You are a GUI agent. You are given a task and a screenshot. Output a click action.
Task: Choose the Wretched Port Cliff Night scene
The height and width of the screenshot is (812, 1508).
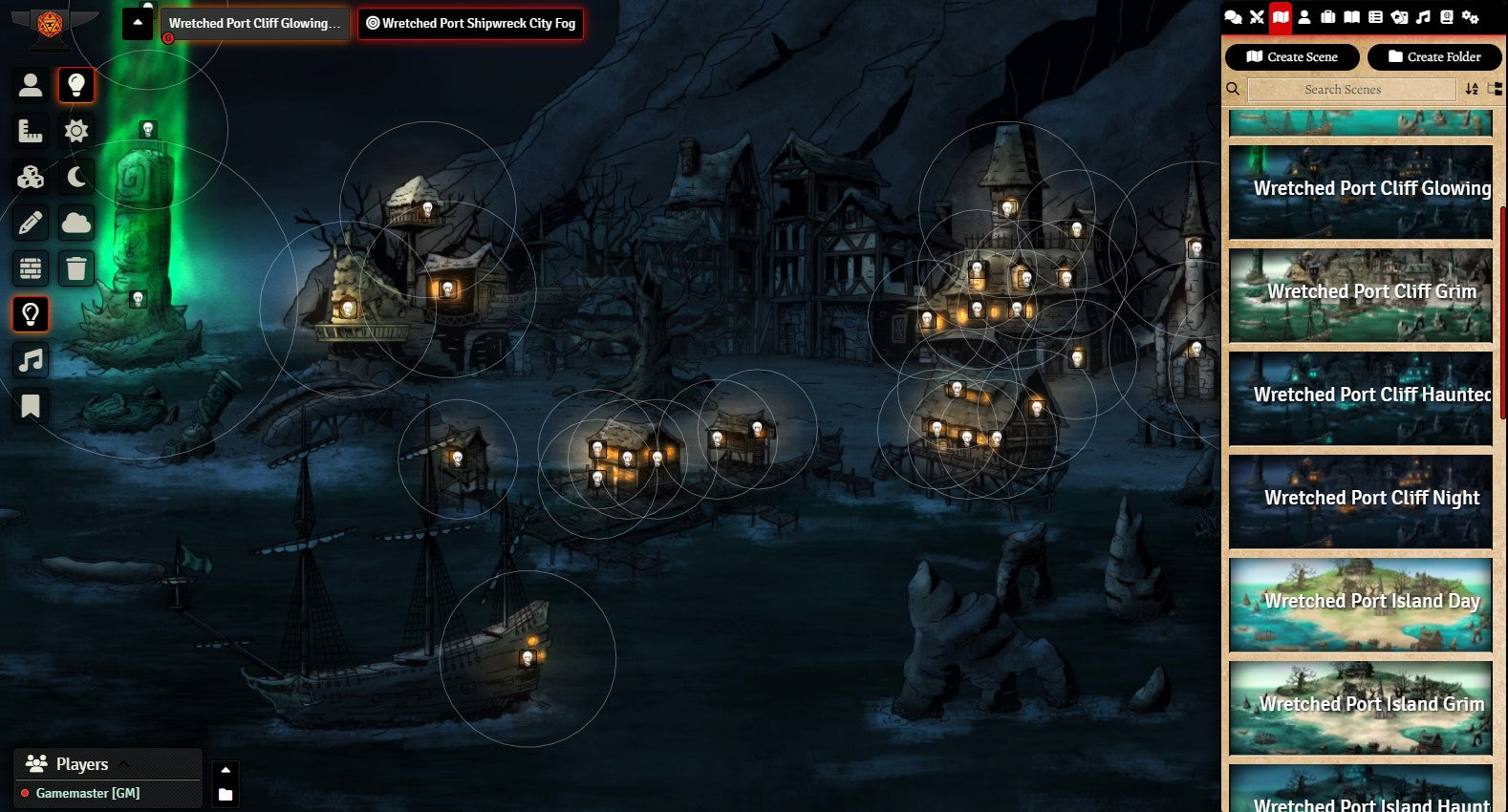(x=1360, y=502)
